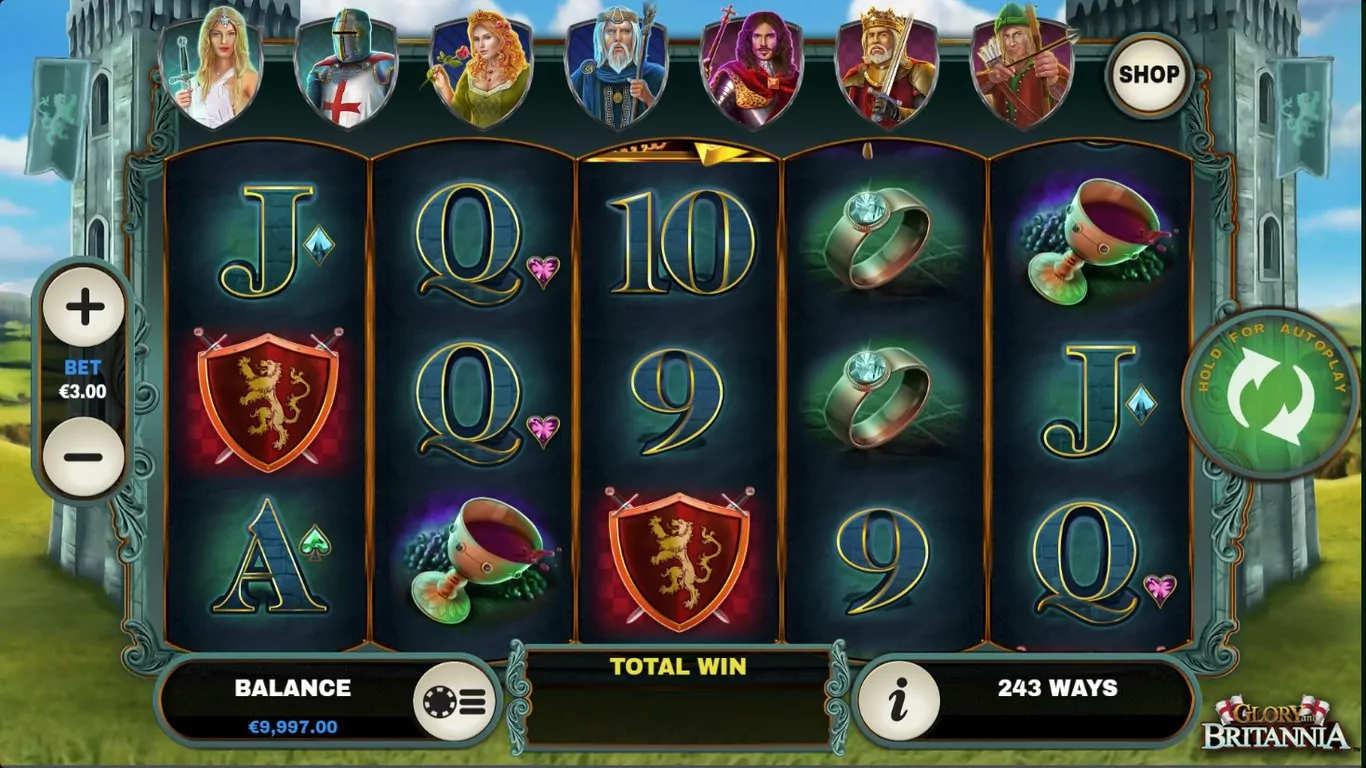
Task: Increase bet with the plus button
Action: [84, 307]
